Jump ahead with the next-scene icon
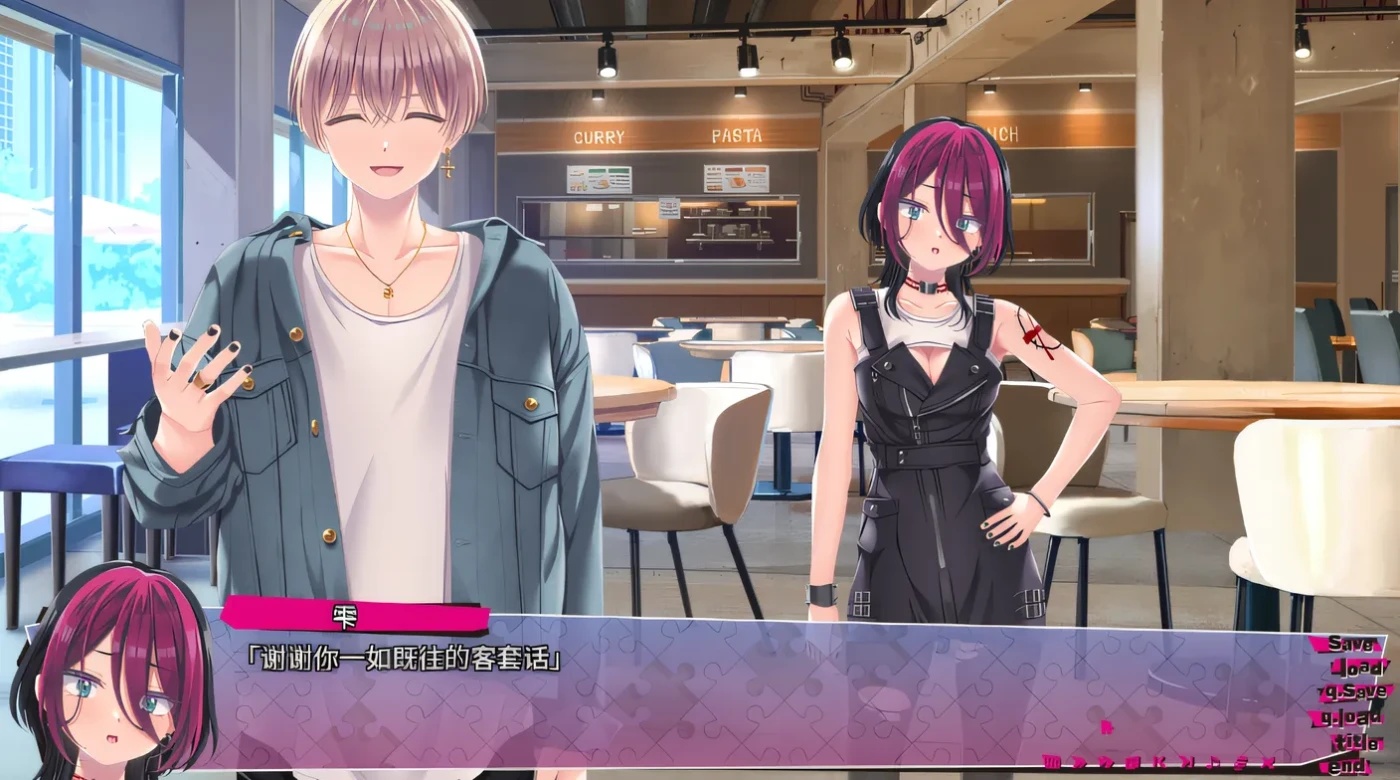Viewport: 1400px width, 780px height. coord(1186,763)
